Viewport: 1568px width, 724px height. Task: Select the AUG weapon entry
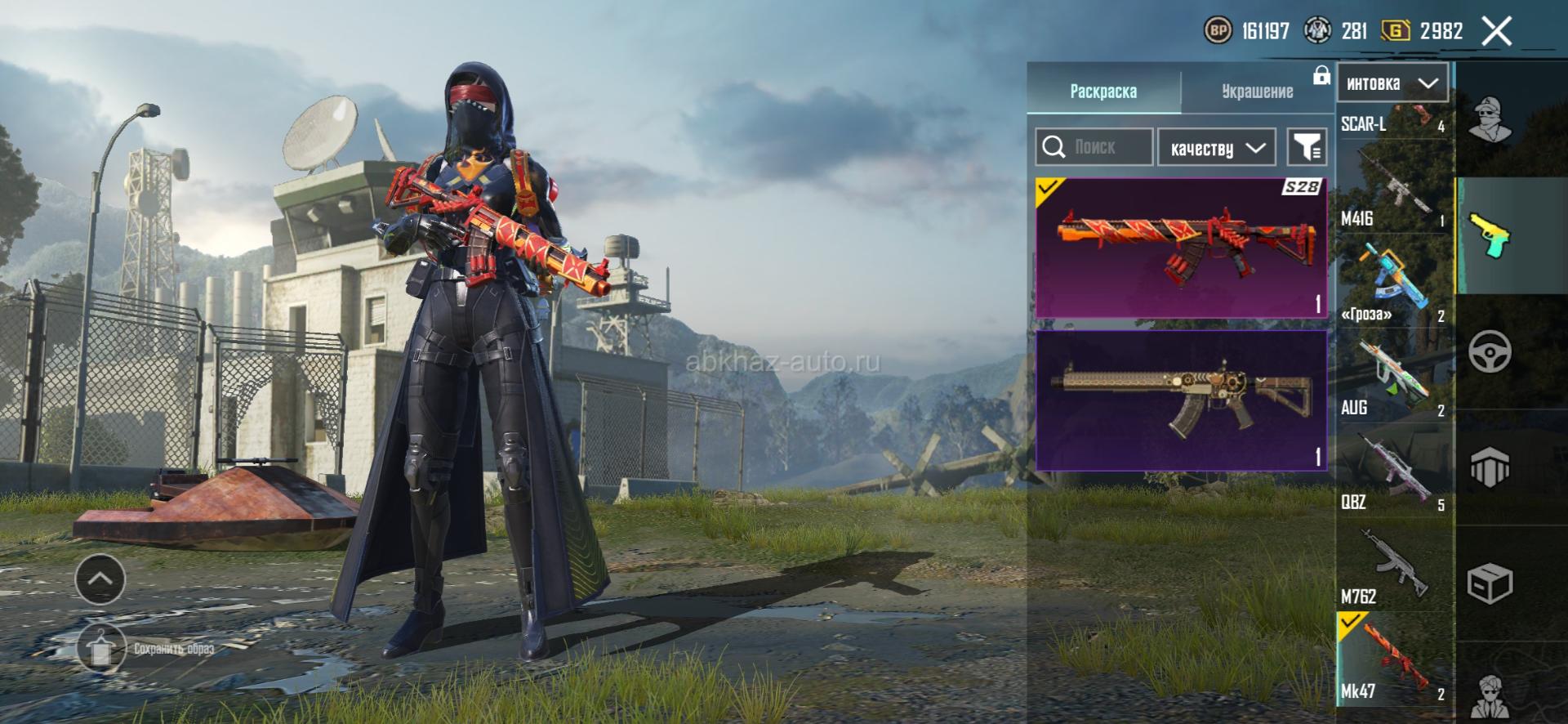(x=1392, y=376)
